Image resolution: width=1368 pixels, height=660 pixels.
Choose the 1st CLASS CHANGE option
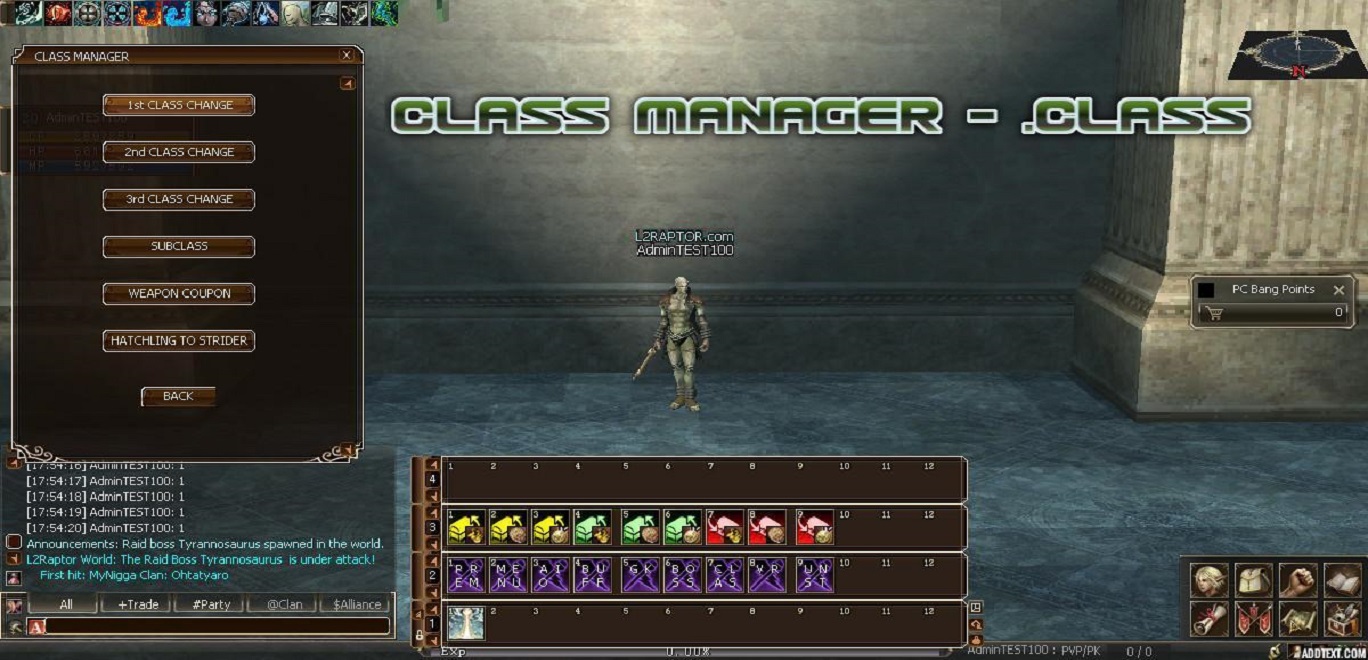click(179, 105)
